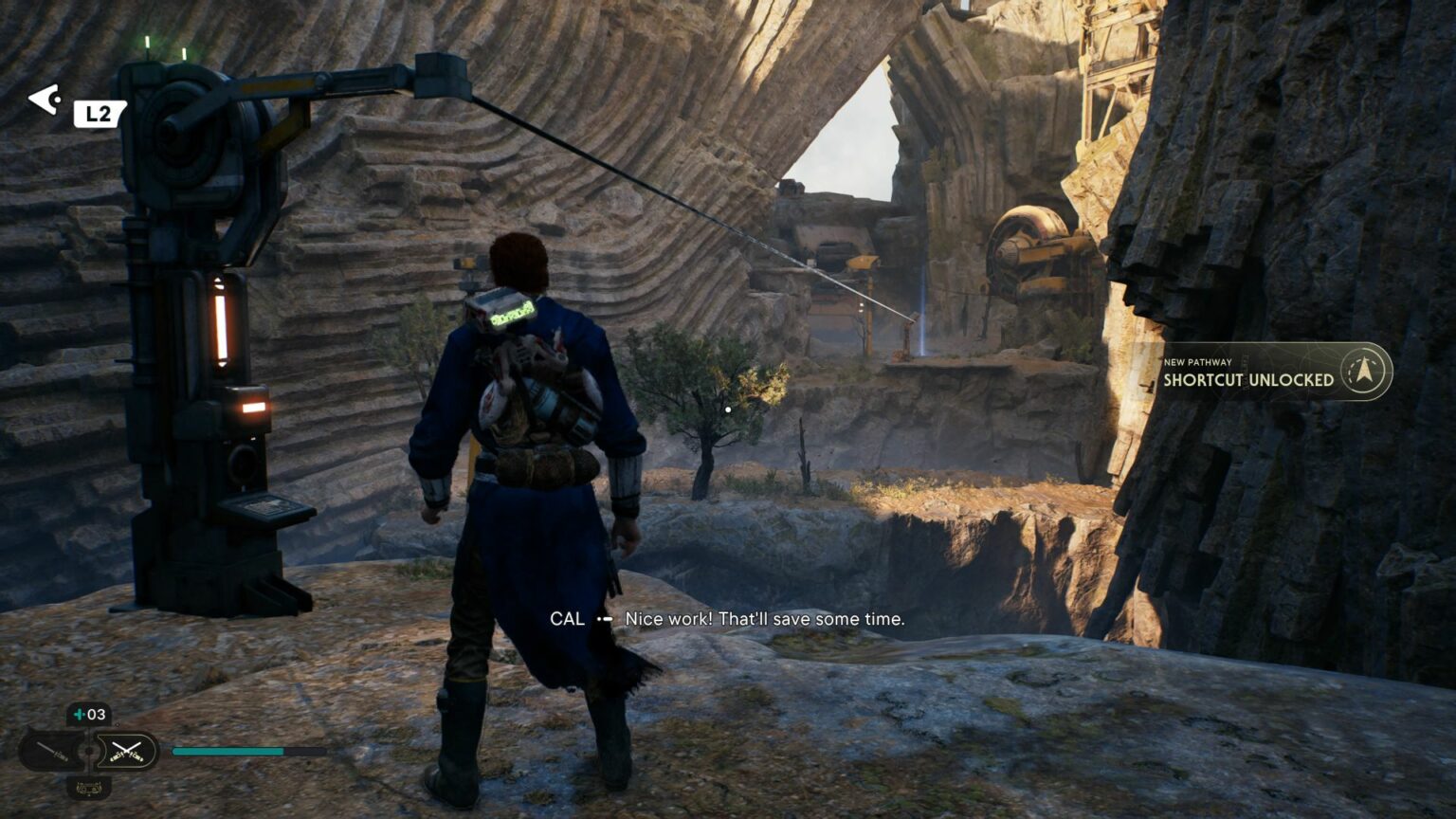Click the New Pathway label text

[1196, 360]
